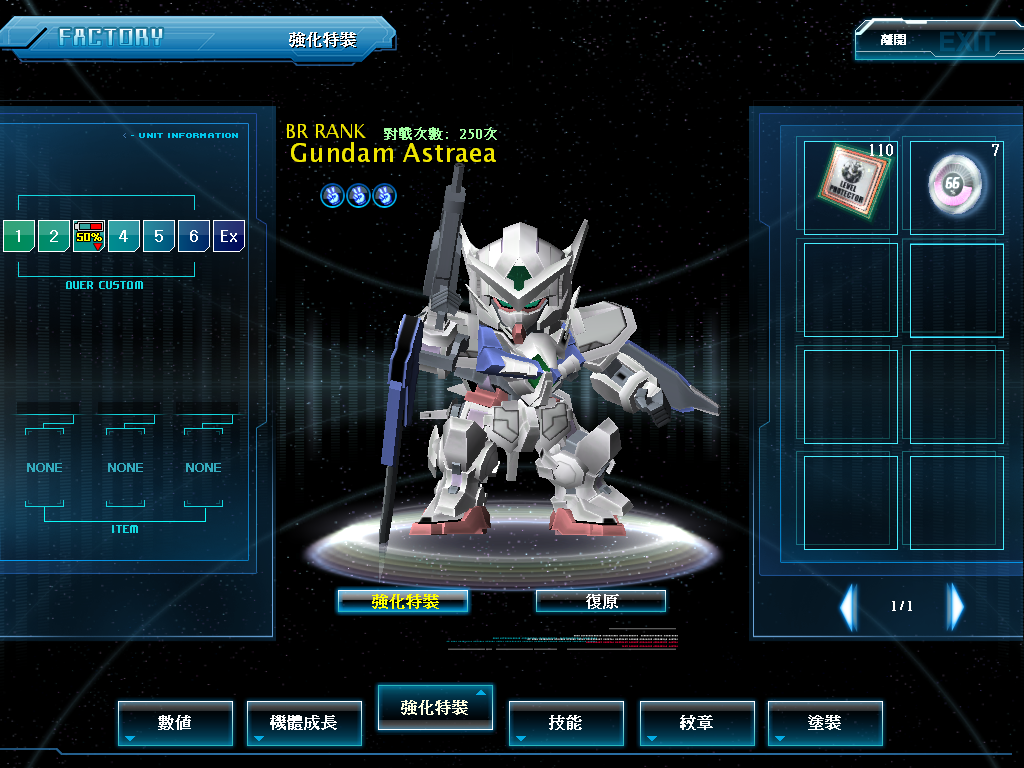Select over custom slot 1

[18, 236]
